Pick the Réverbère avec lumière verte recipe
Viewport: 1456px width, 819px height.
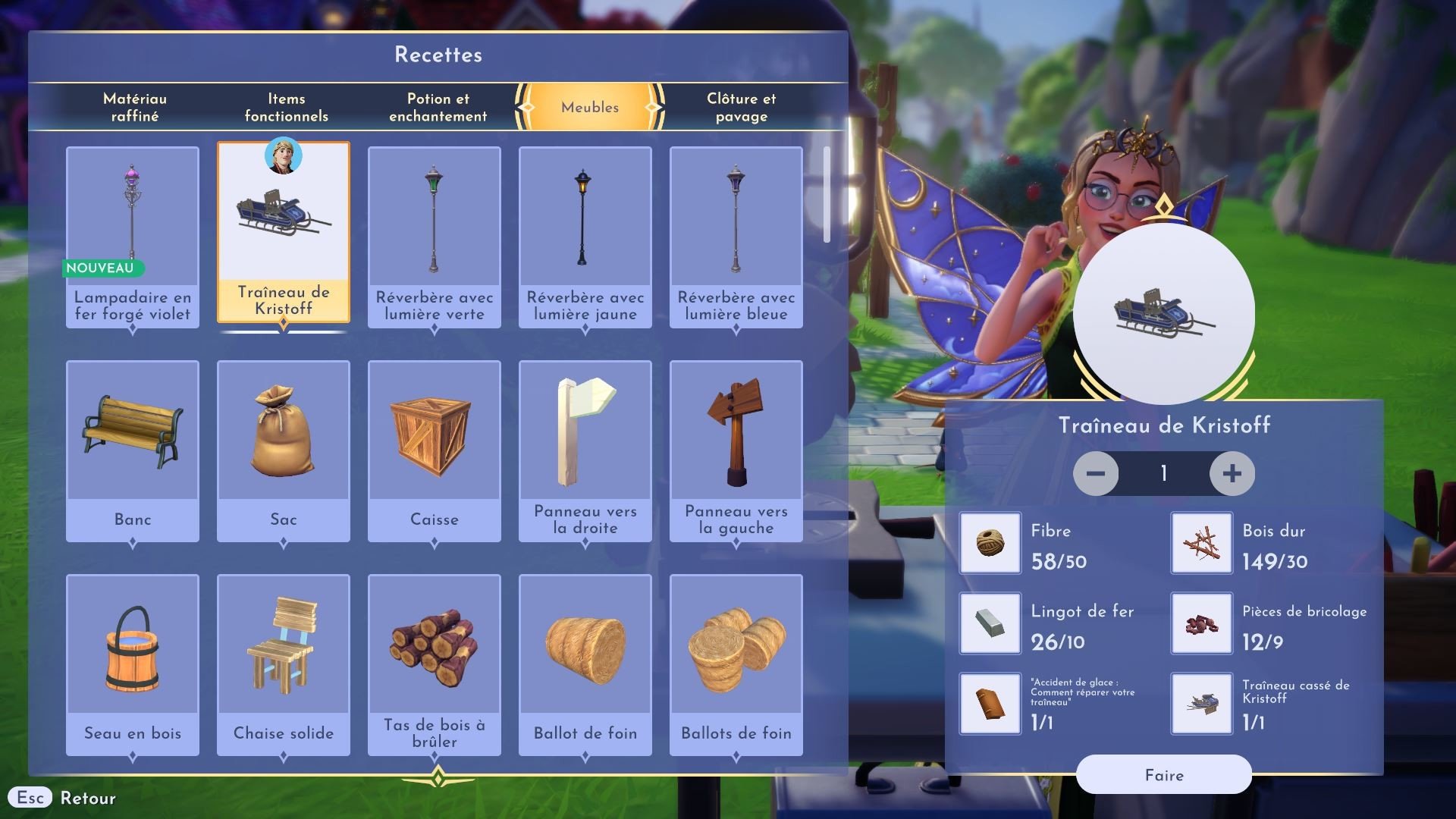click(x=435, y=237)
